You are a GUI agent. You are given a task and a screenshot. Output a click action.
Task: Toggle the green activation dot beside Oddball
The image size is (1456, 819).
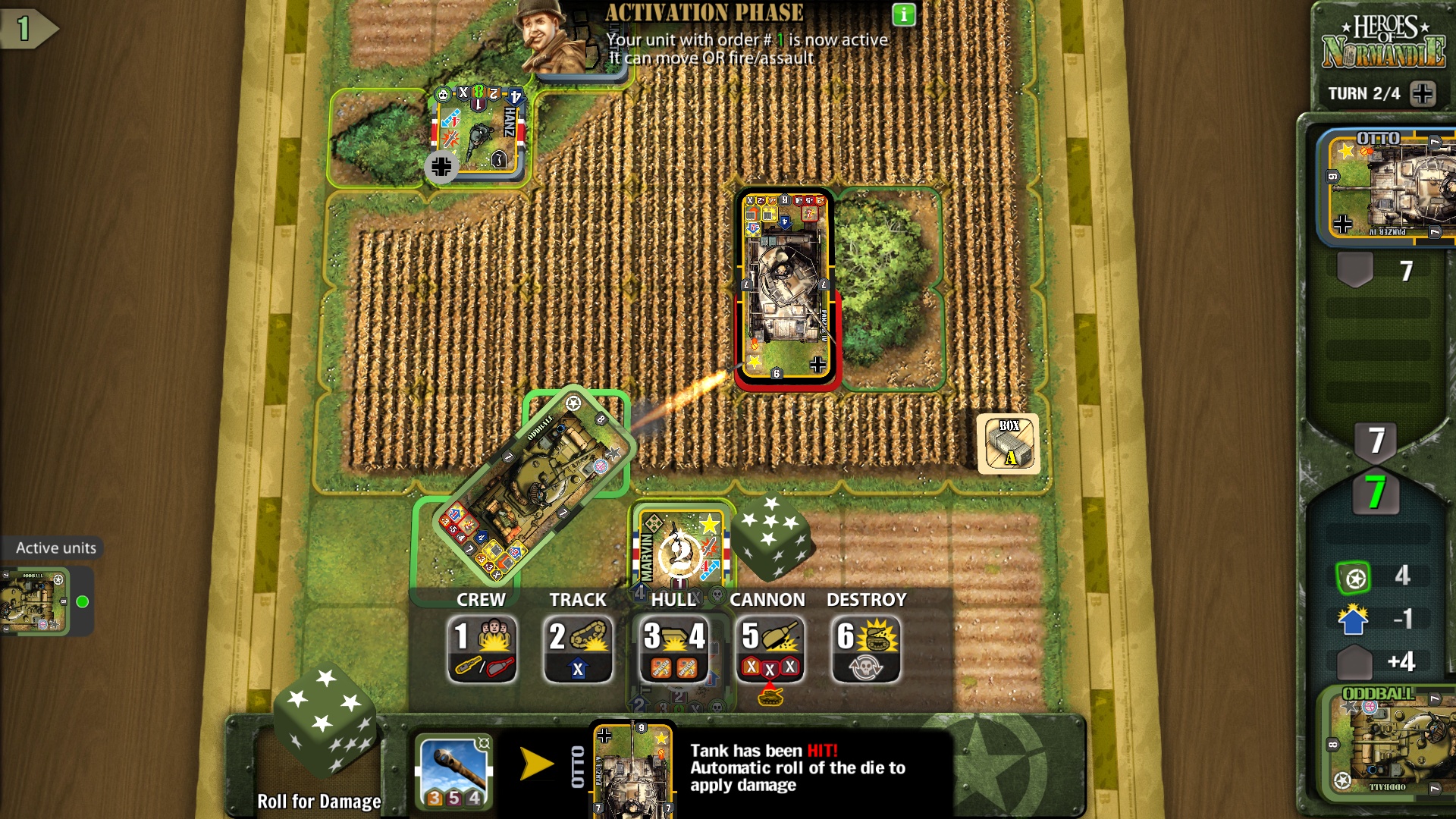pyautogui.click(x=82, y=601)
